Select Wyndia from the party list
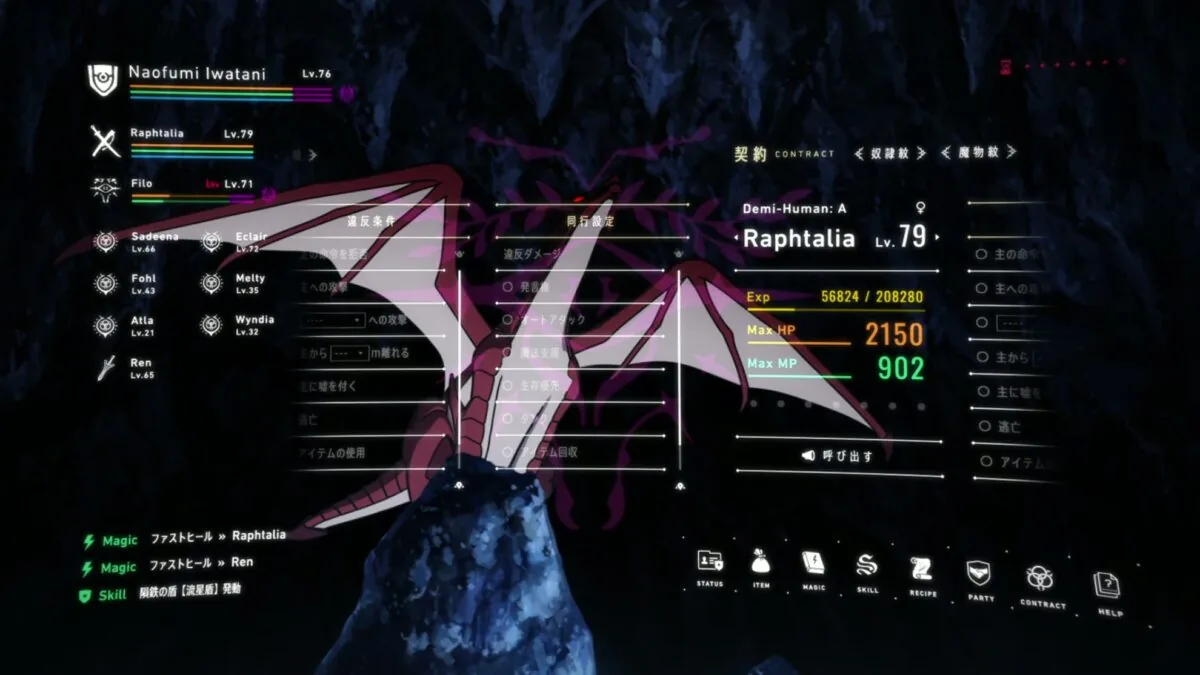The width and height of the screenshot is (1200, 675). [x=253, y=320]
